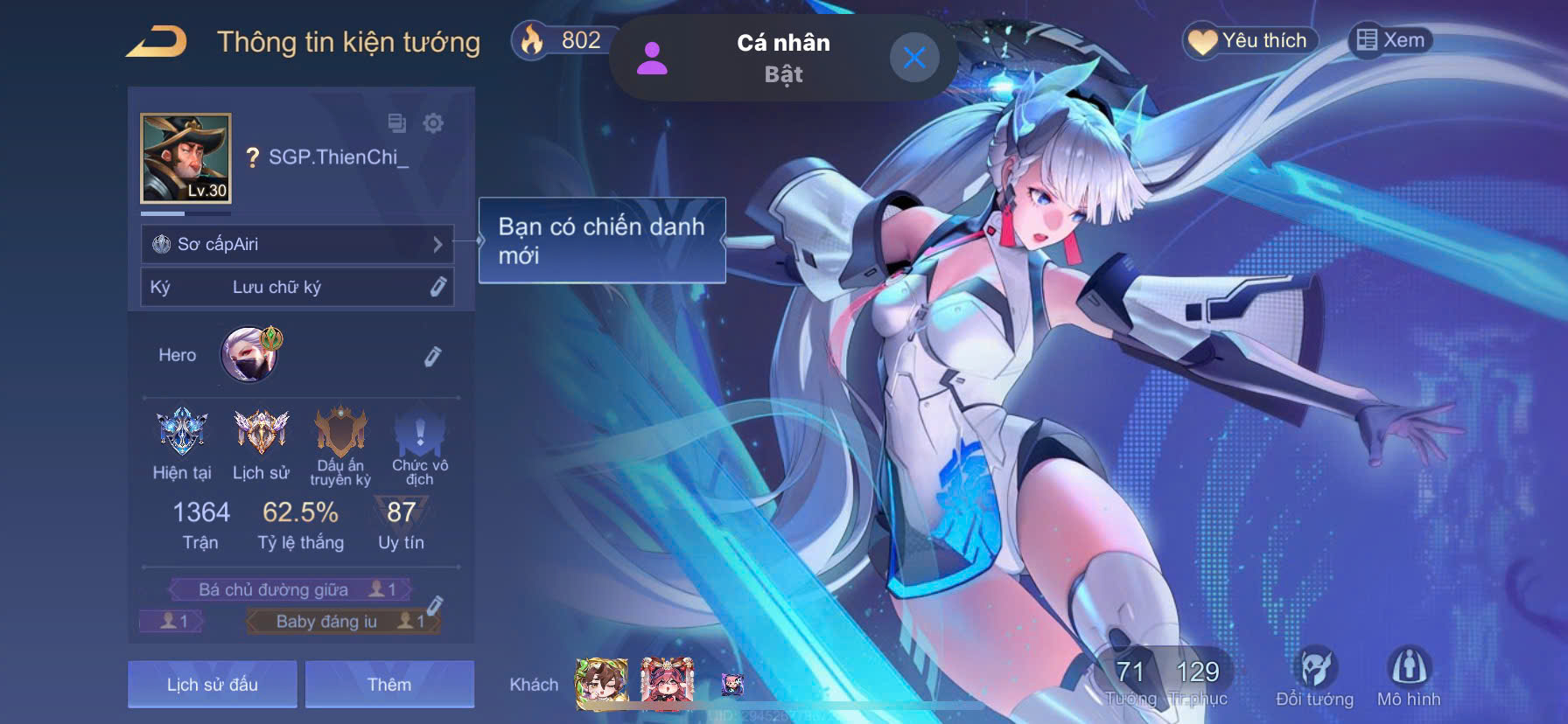
Task: Close the Cá nhân popup with the X
Action: click(x=915, y=58)
